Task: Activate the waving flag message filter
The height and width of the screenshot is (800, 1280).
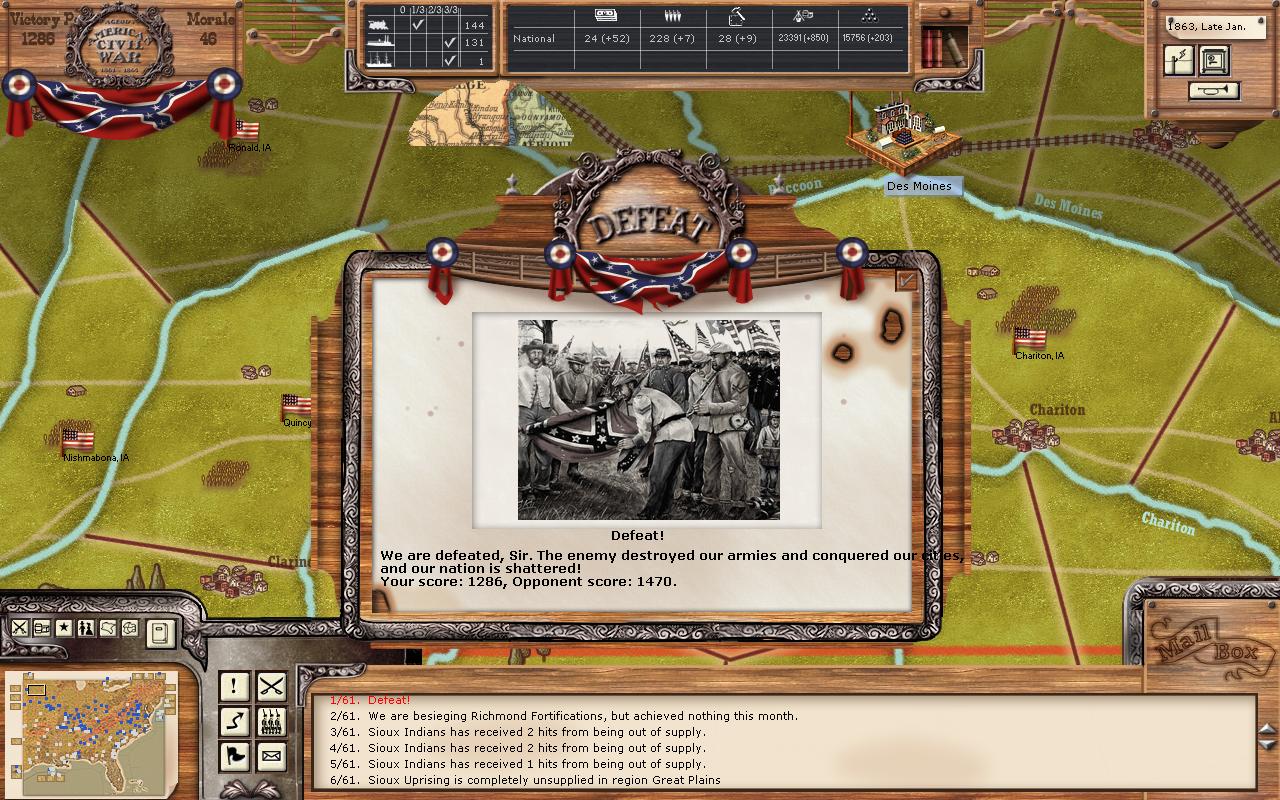Action: point(234,756)
